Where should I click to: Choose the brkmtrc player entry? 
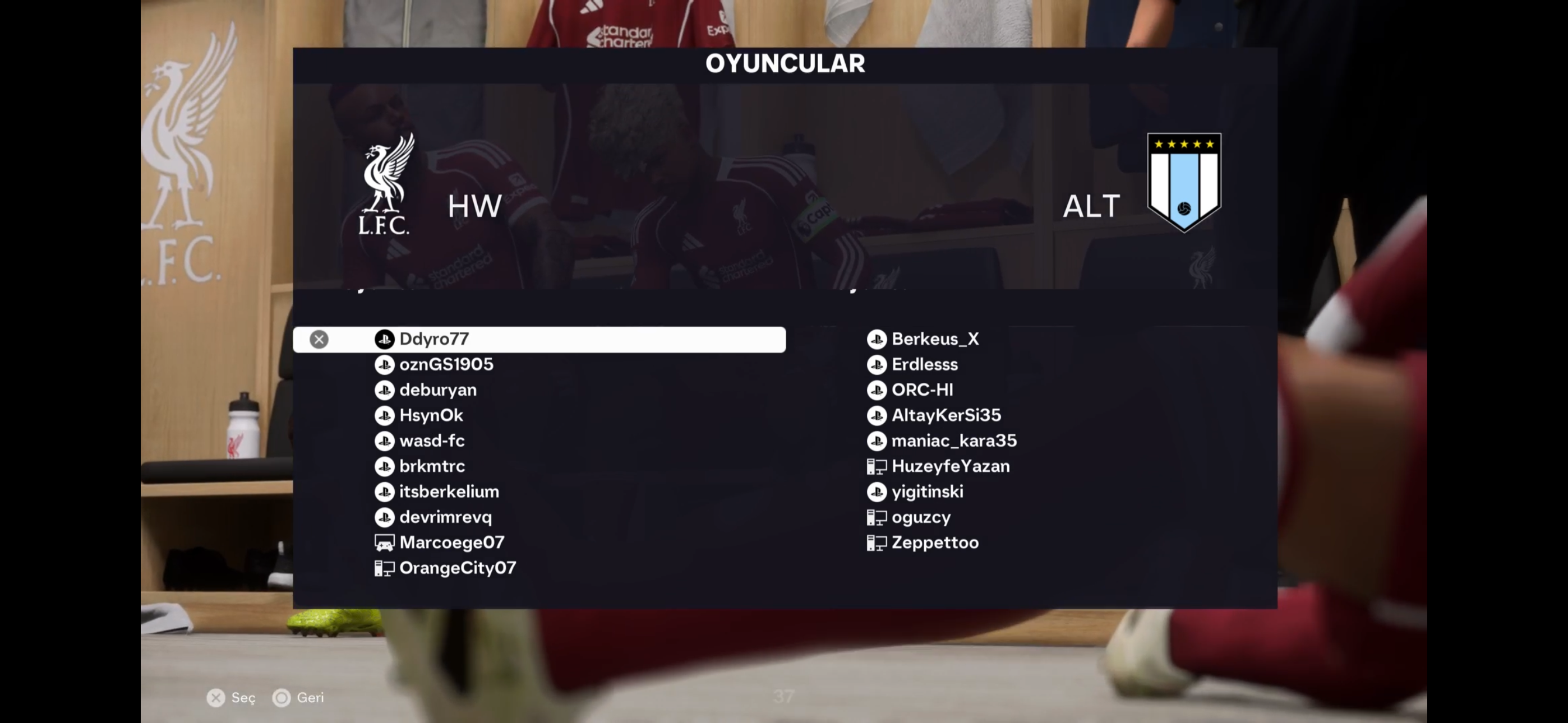tap(432, 466)
